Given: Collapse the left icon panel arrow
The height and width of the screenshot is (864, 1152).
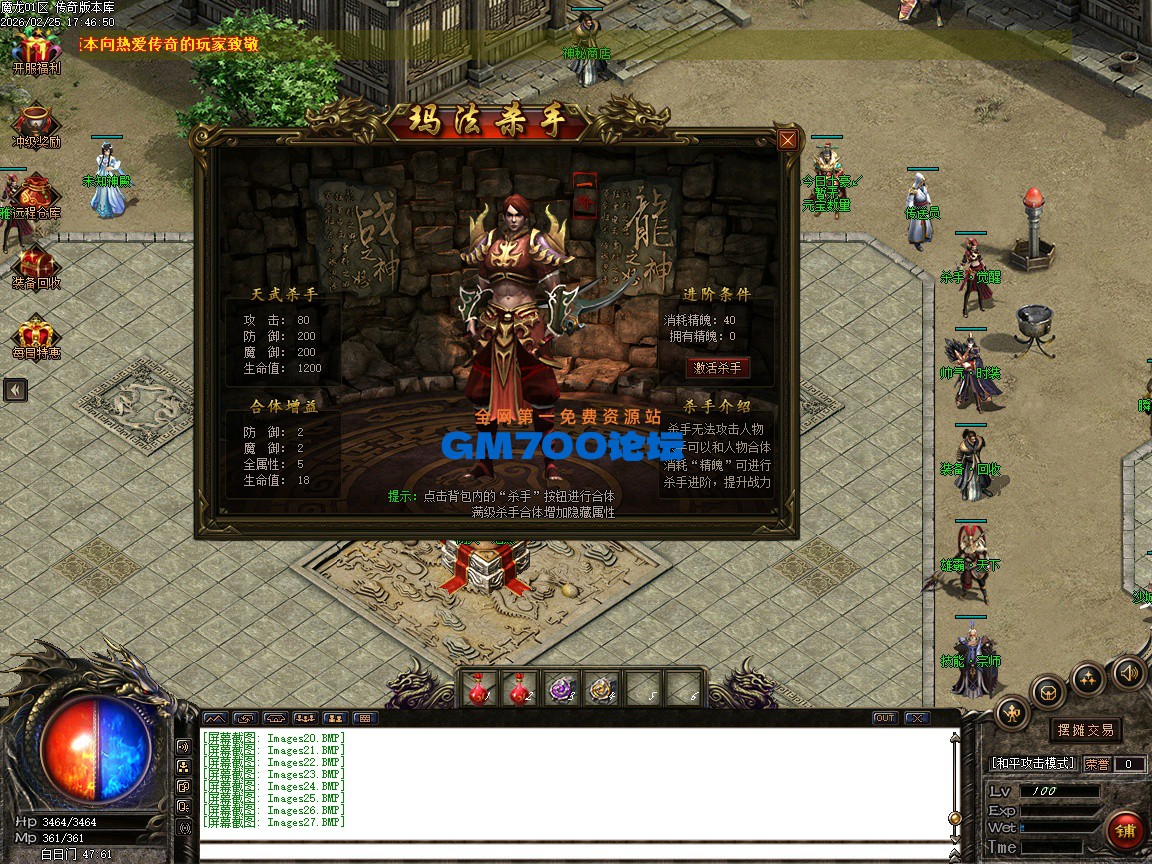Looking at the screenshot, I should coord(15,390).
